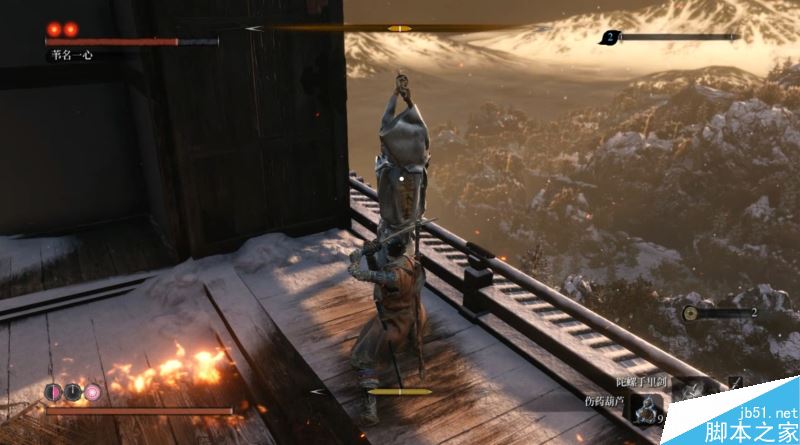This screenshot has height=445, width=800.
Task: Click the fully pink resurrection node
Action: click(92, 392)
